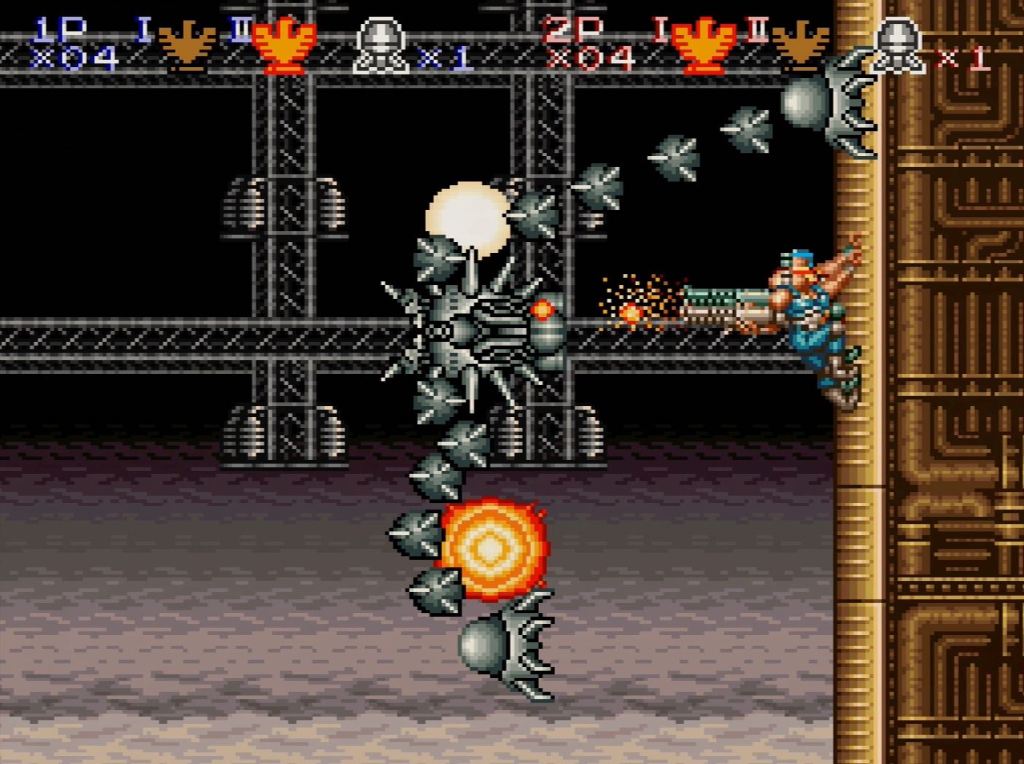Select player 1's weapon slot I eagle
Image resolution: width=1024 pixels, height=764 pixels.
(187, 43)
